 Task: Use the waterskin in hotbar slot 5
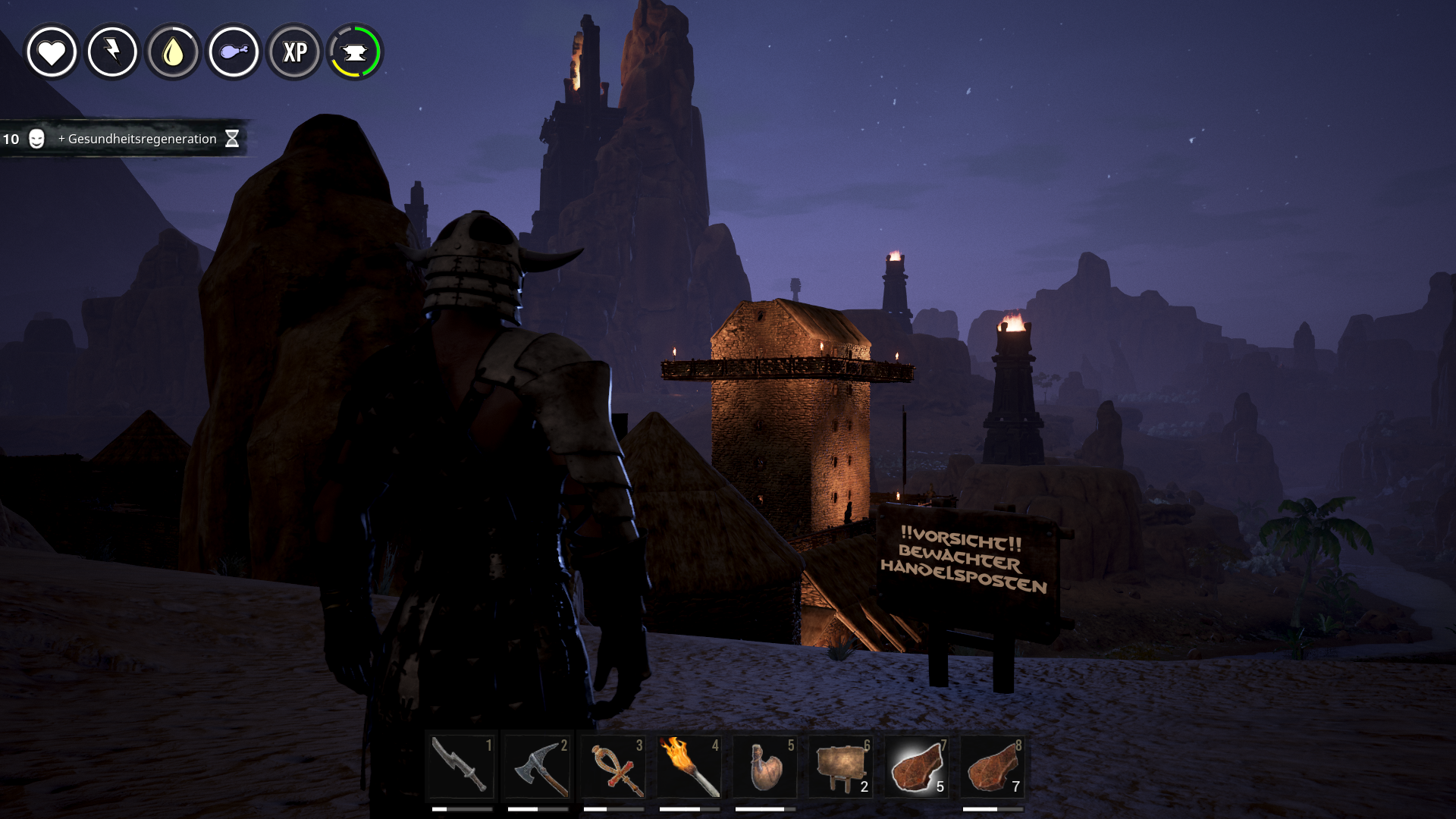pyautogui.click(x=764, y=767)
